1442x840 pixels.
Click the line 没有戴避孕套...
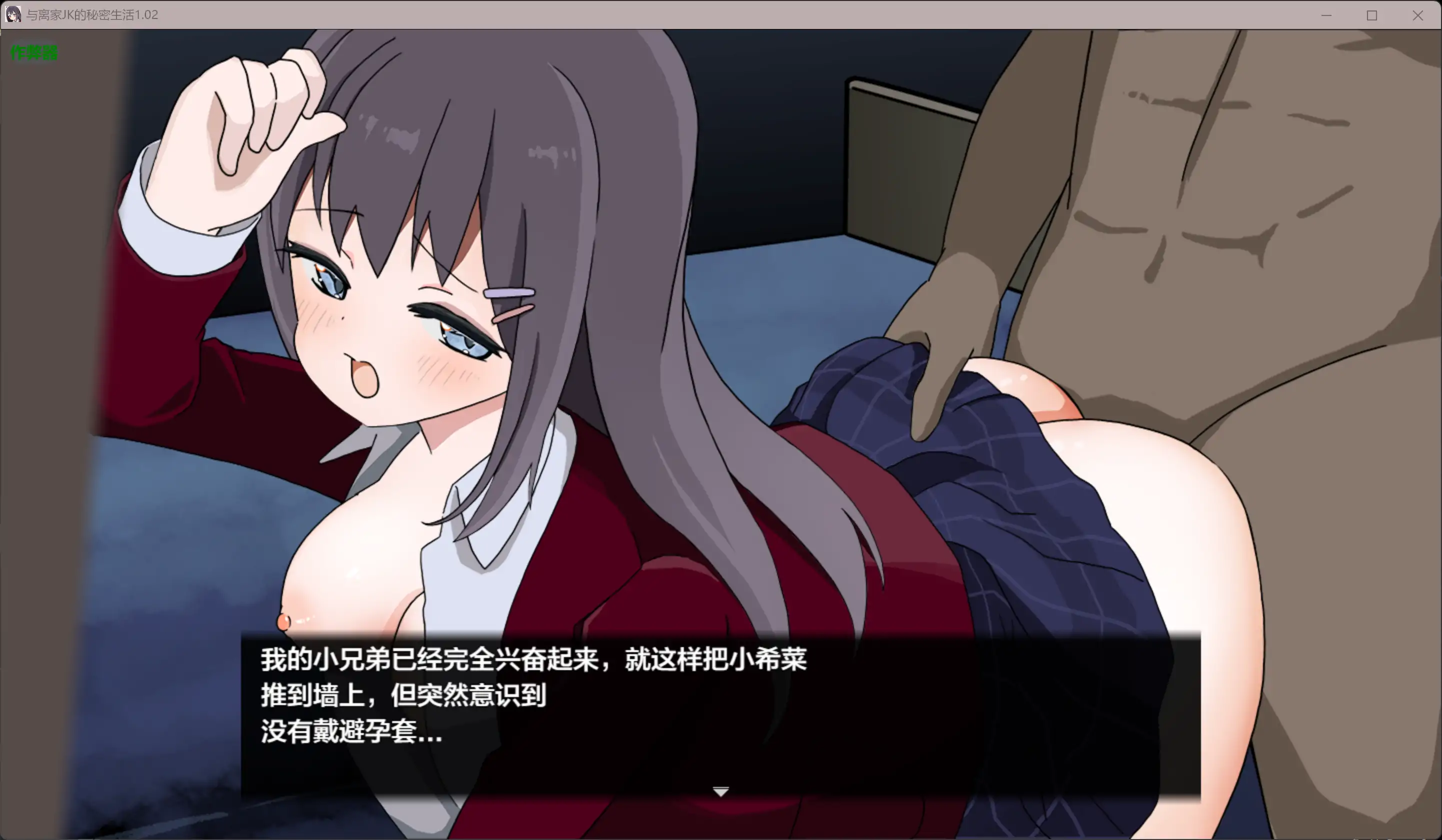(x=349, y=735)
